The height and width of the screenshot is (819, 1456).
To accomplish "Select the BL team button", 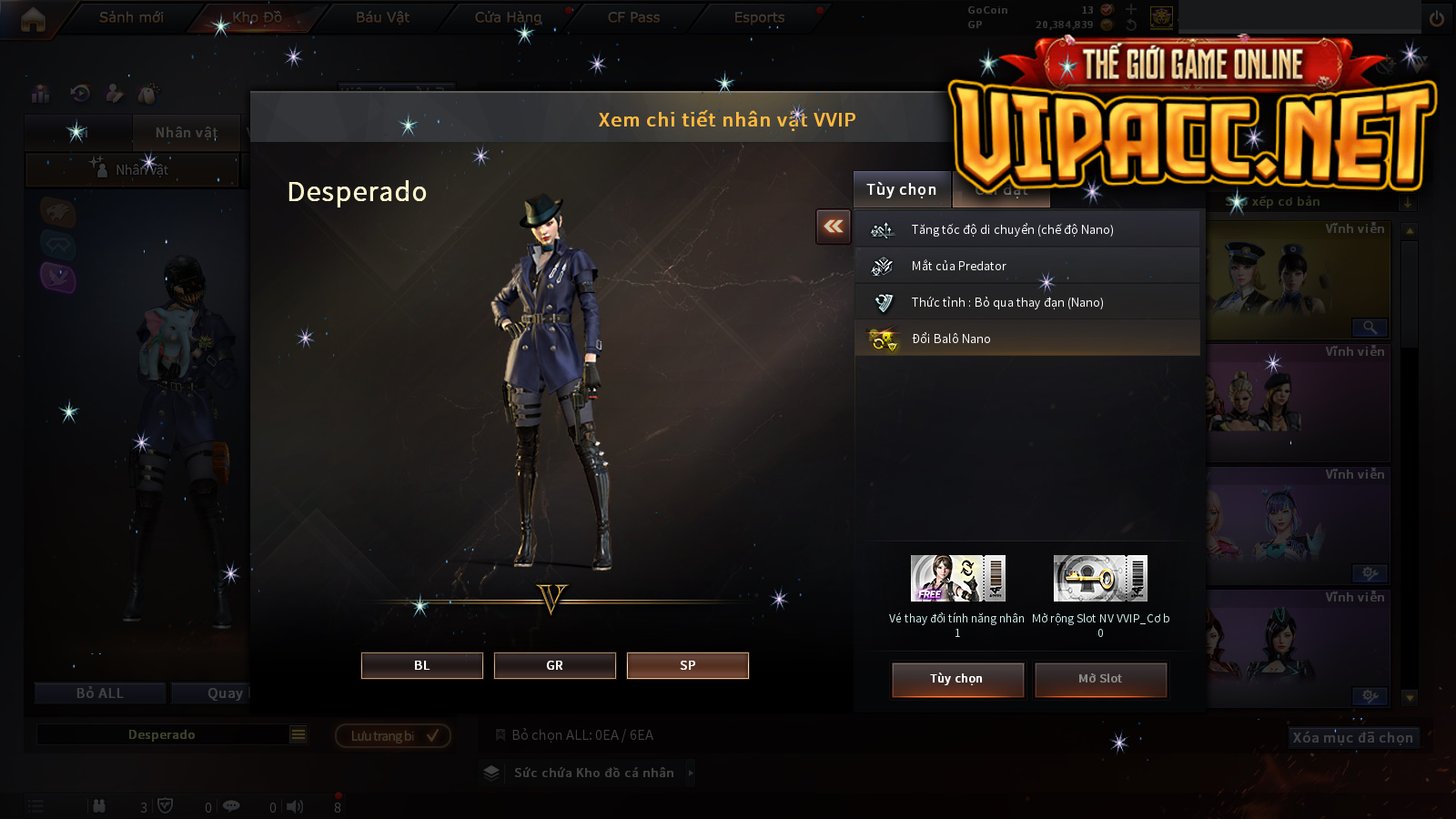I will click(421, 665).
